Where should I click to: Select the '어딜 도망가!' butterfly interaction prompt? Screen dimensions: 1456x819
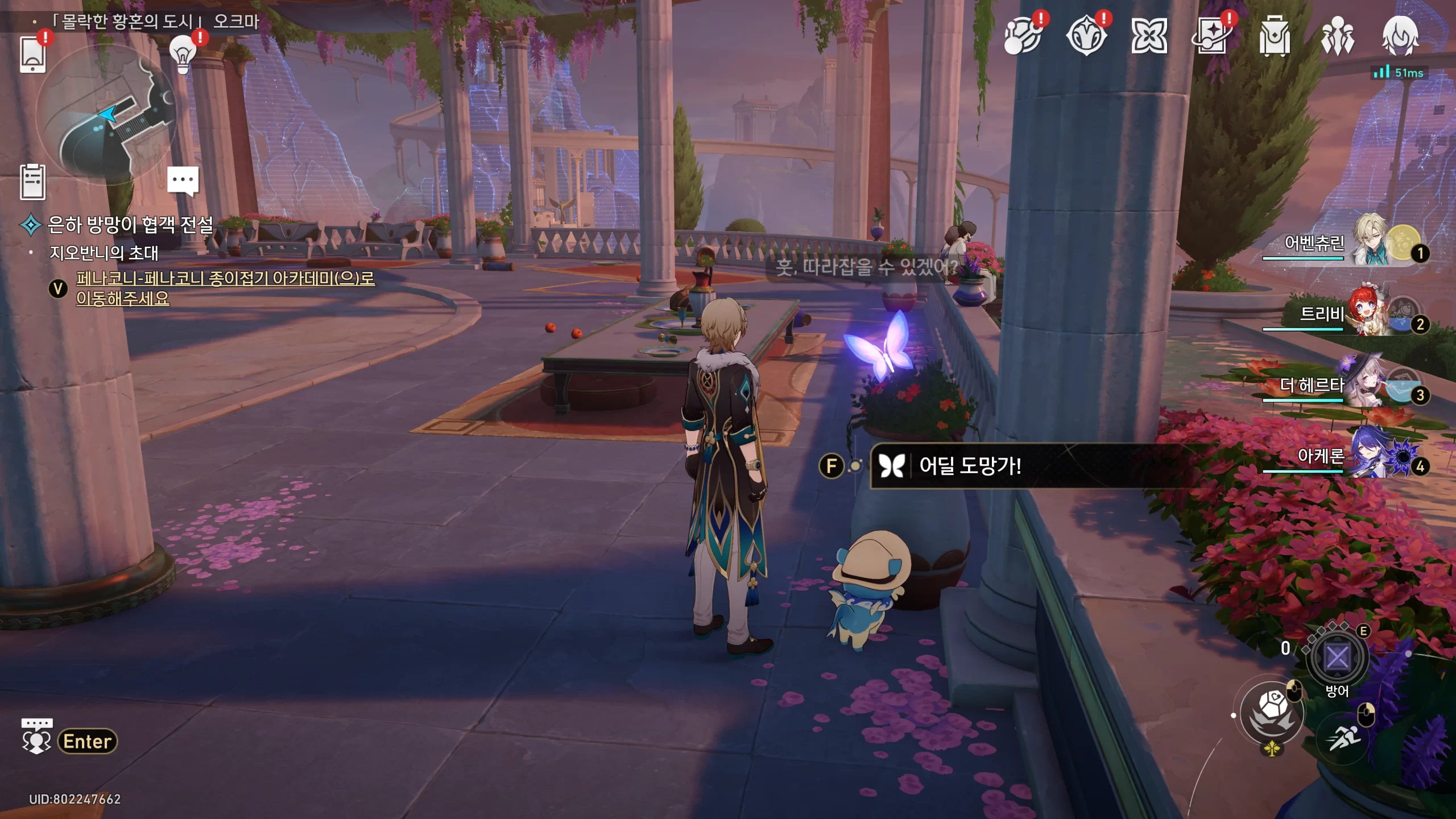[970, 466]
